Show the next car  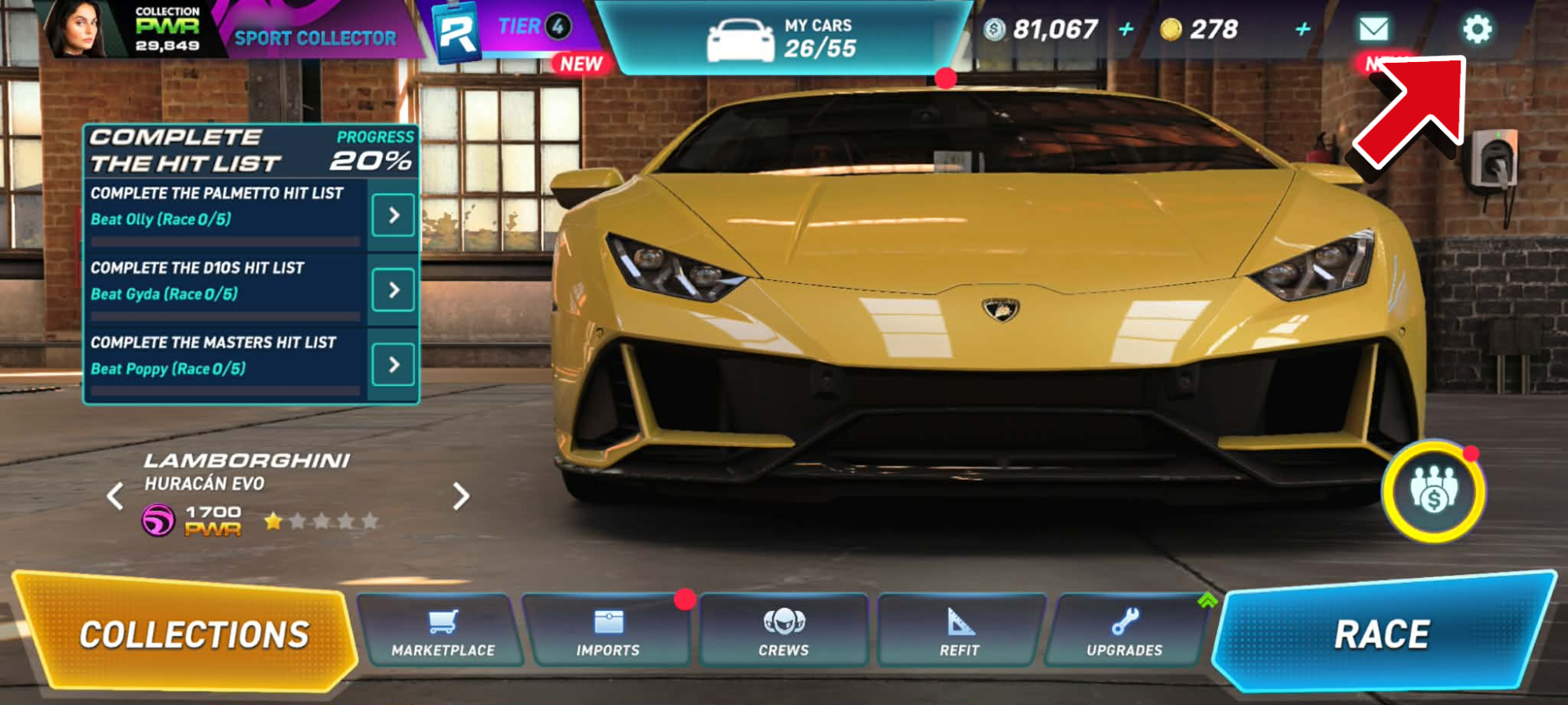point(461,496)
